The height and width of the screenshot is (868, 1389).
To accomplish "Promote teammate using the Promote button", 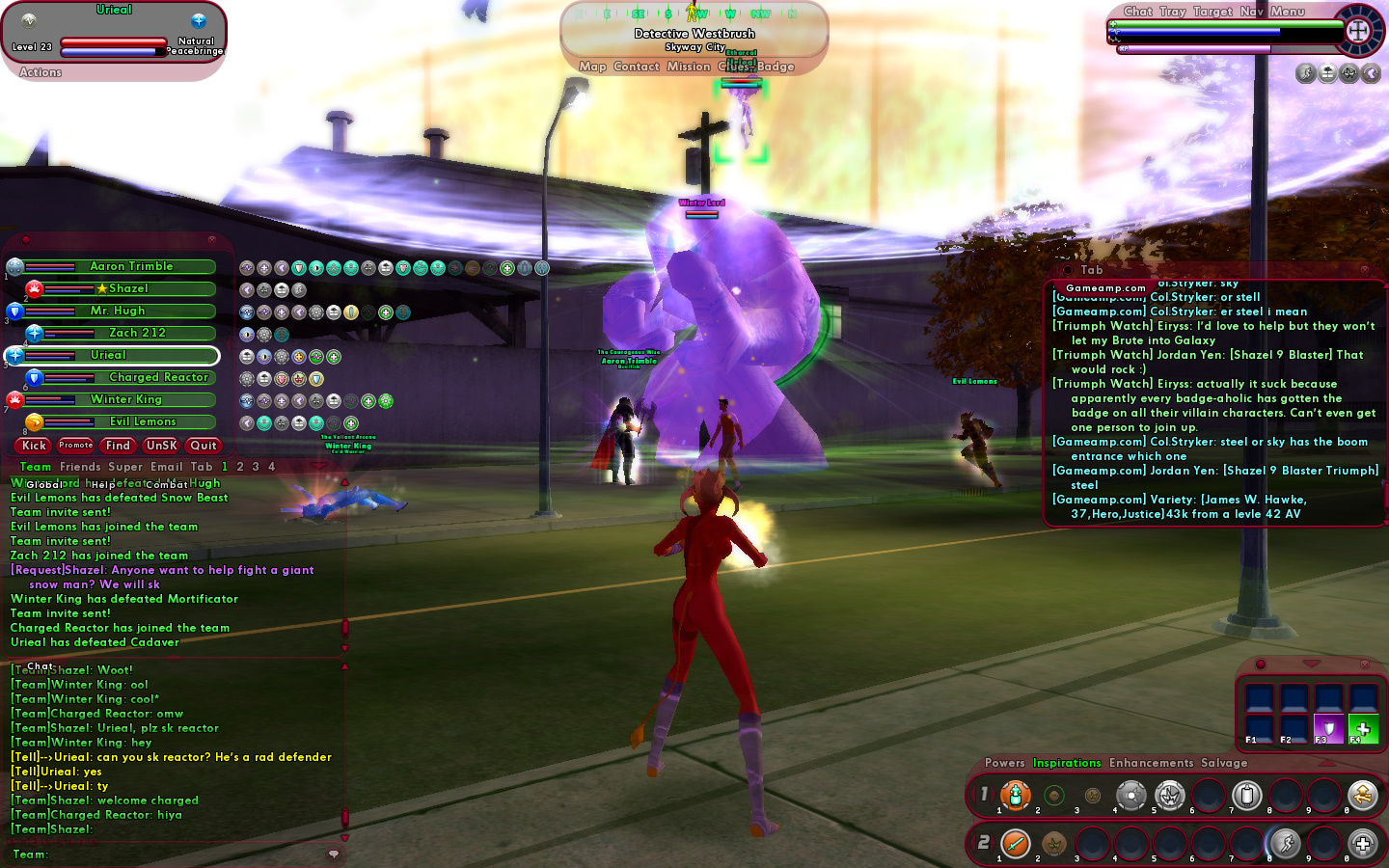I will (x=75, y=446).
